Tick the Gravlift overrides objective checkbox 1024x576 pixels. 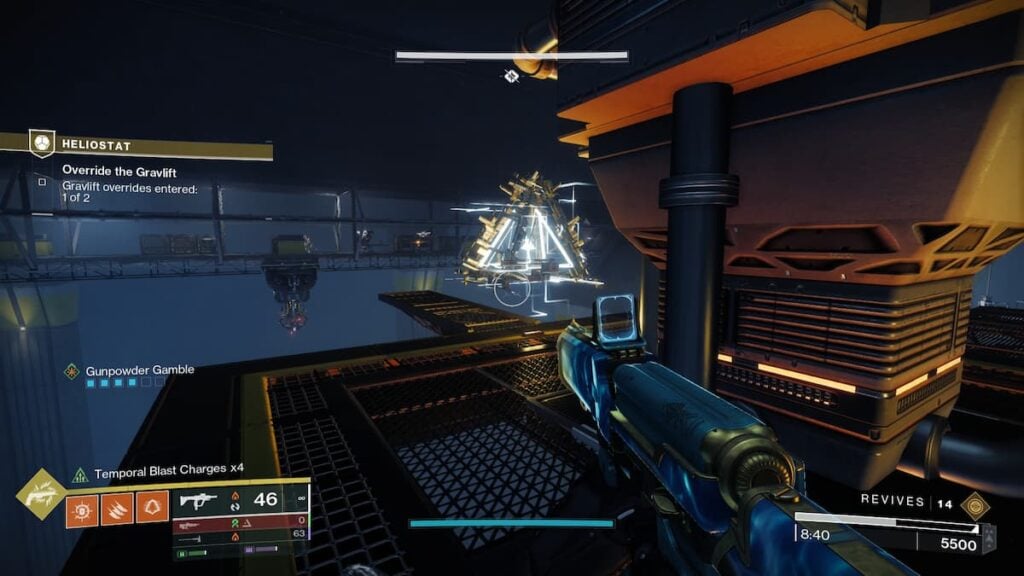pyautogui.click(x=42, y=182)
